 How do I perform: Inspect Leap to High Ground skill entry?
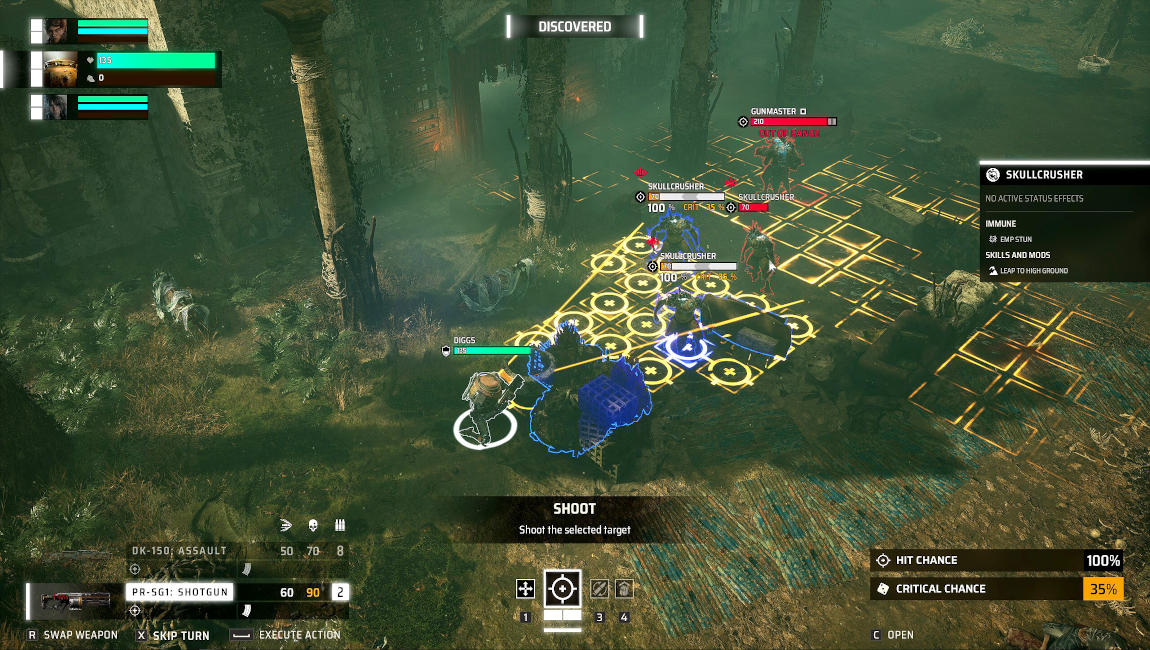pos(1034,271)
